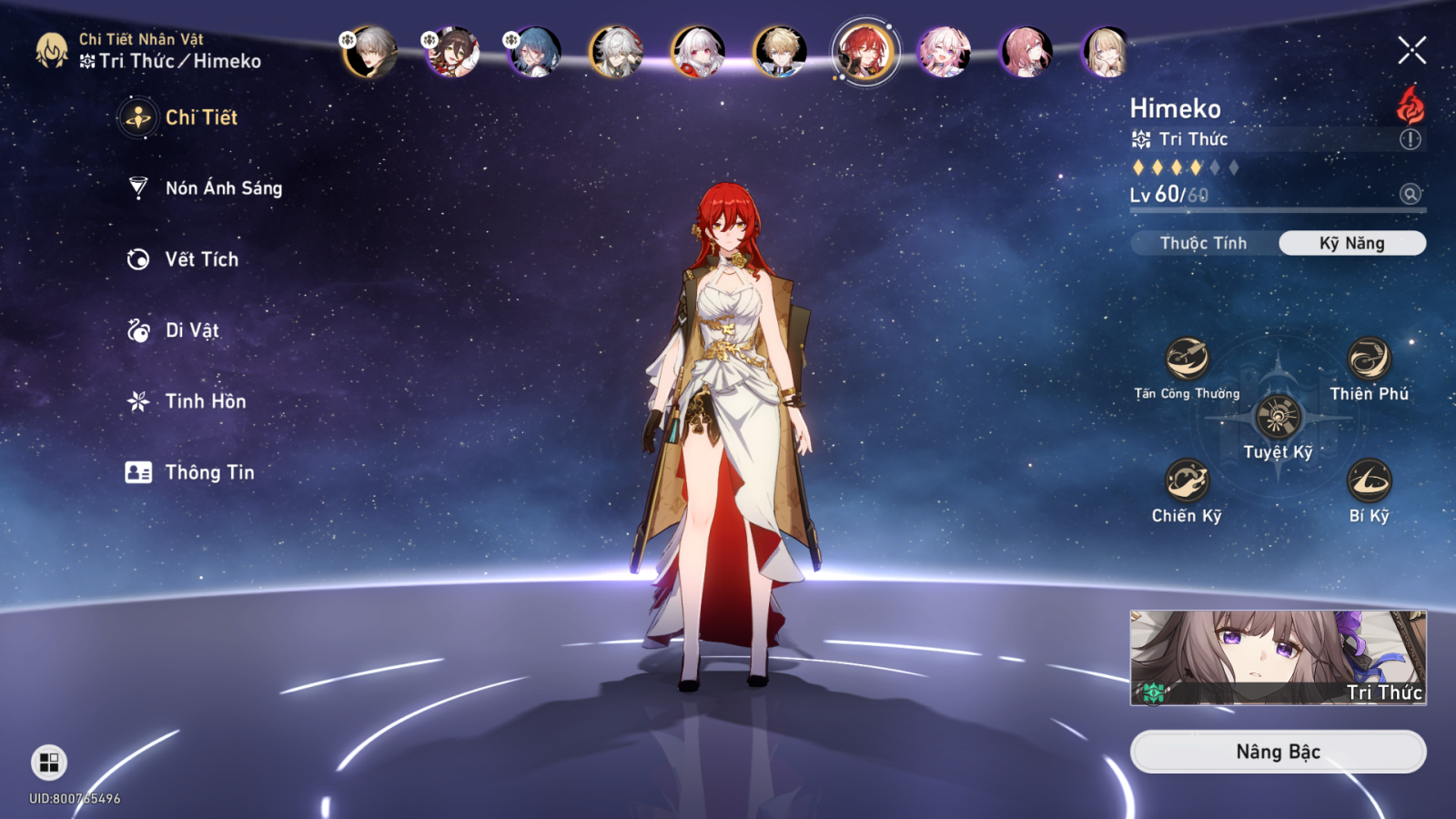Open the equipped Tri Thức light cone
Viewport: 1456px width, 819px height.
tap(1278, 657)
